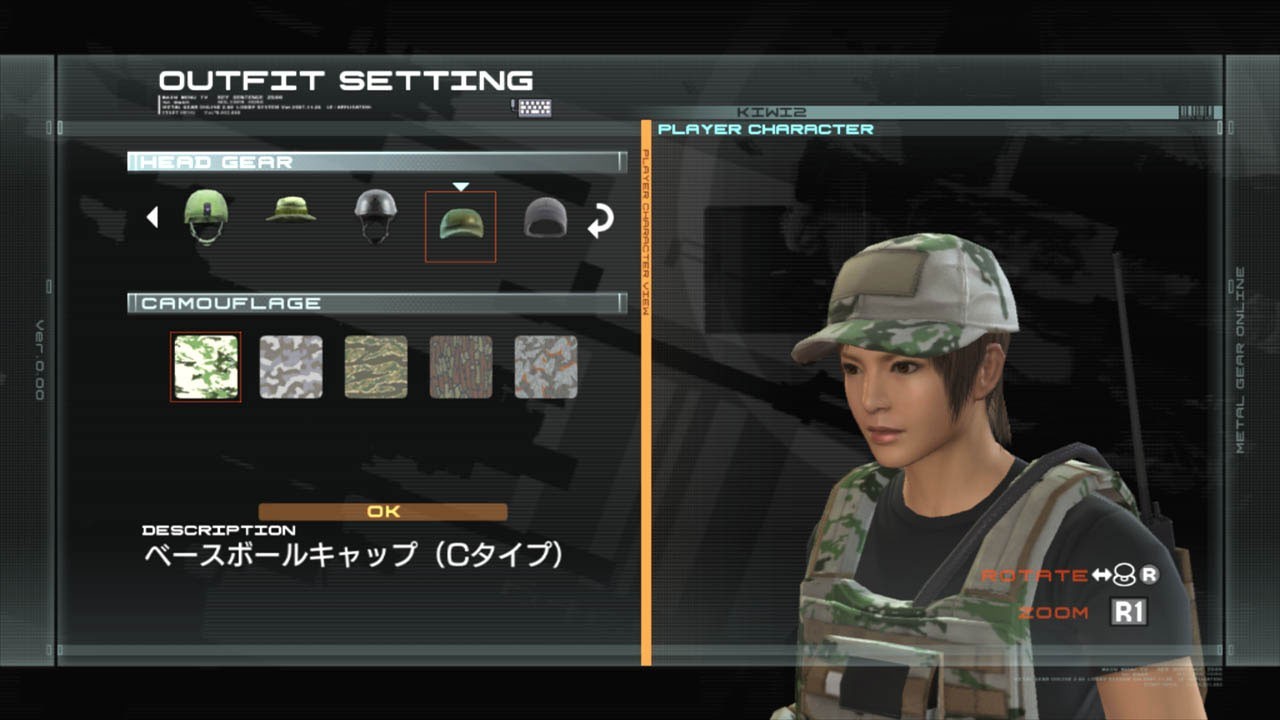Screen dimensions: 1280x720
Task: Select the brown and green bark camouflage
Action: [x=461, y=367]
